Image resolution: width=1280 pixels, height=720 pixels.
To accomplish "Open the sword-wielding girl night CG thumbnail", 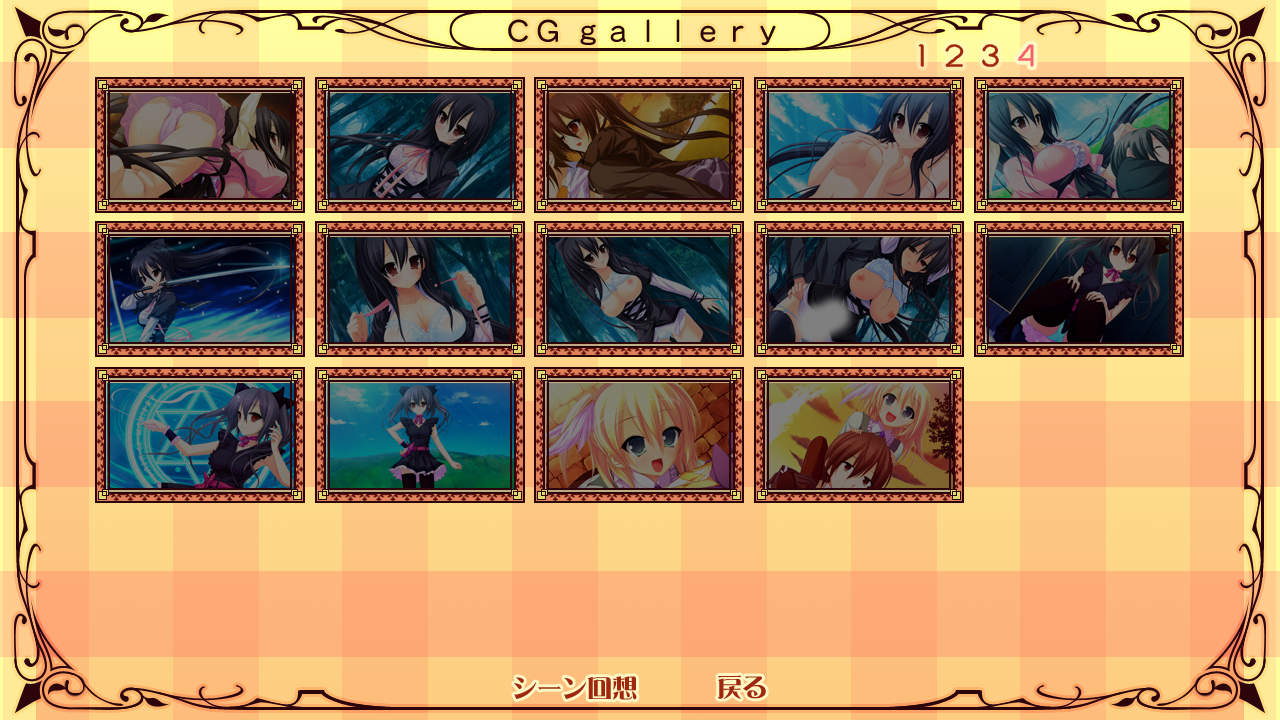I will point(200,290).
